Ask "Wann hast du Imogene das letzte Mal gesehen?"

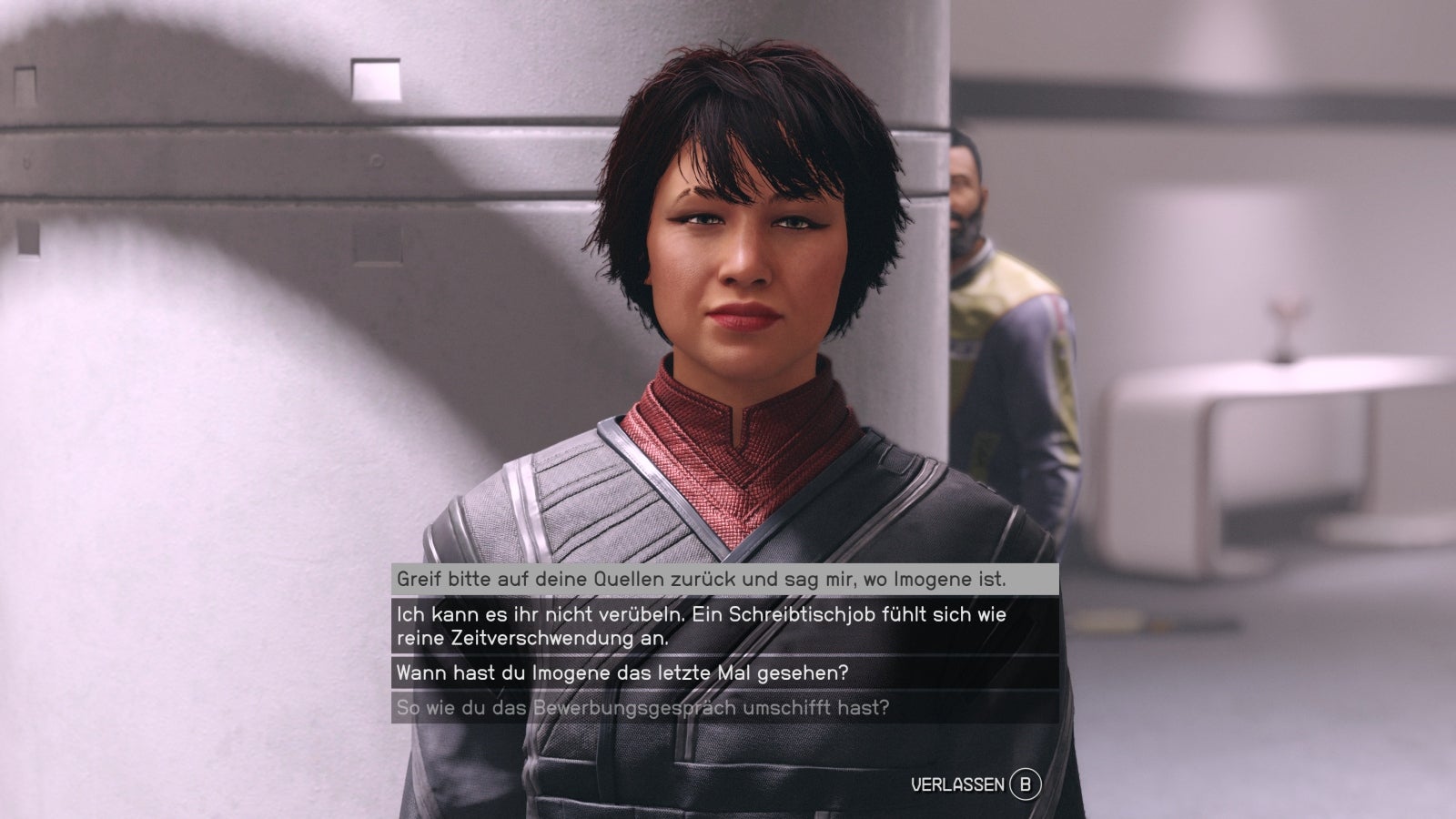coord(622,674)
